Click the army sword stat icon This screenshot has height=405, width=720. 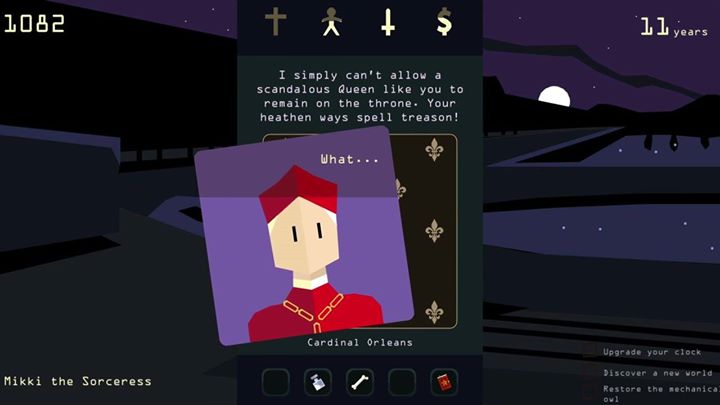pyautogui.click(x=388, y=21)
